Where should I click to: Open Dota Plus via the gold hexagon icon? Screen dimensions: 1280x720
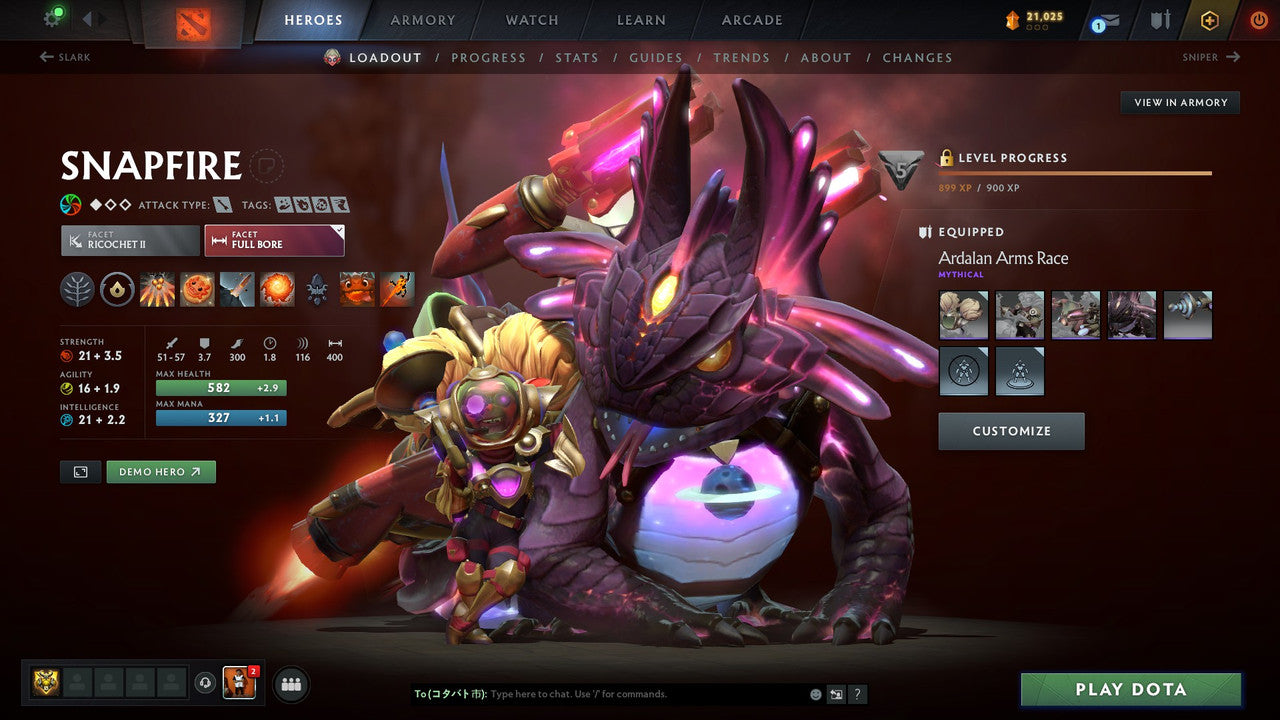point(1209,20)
